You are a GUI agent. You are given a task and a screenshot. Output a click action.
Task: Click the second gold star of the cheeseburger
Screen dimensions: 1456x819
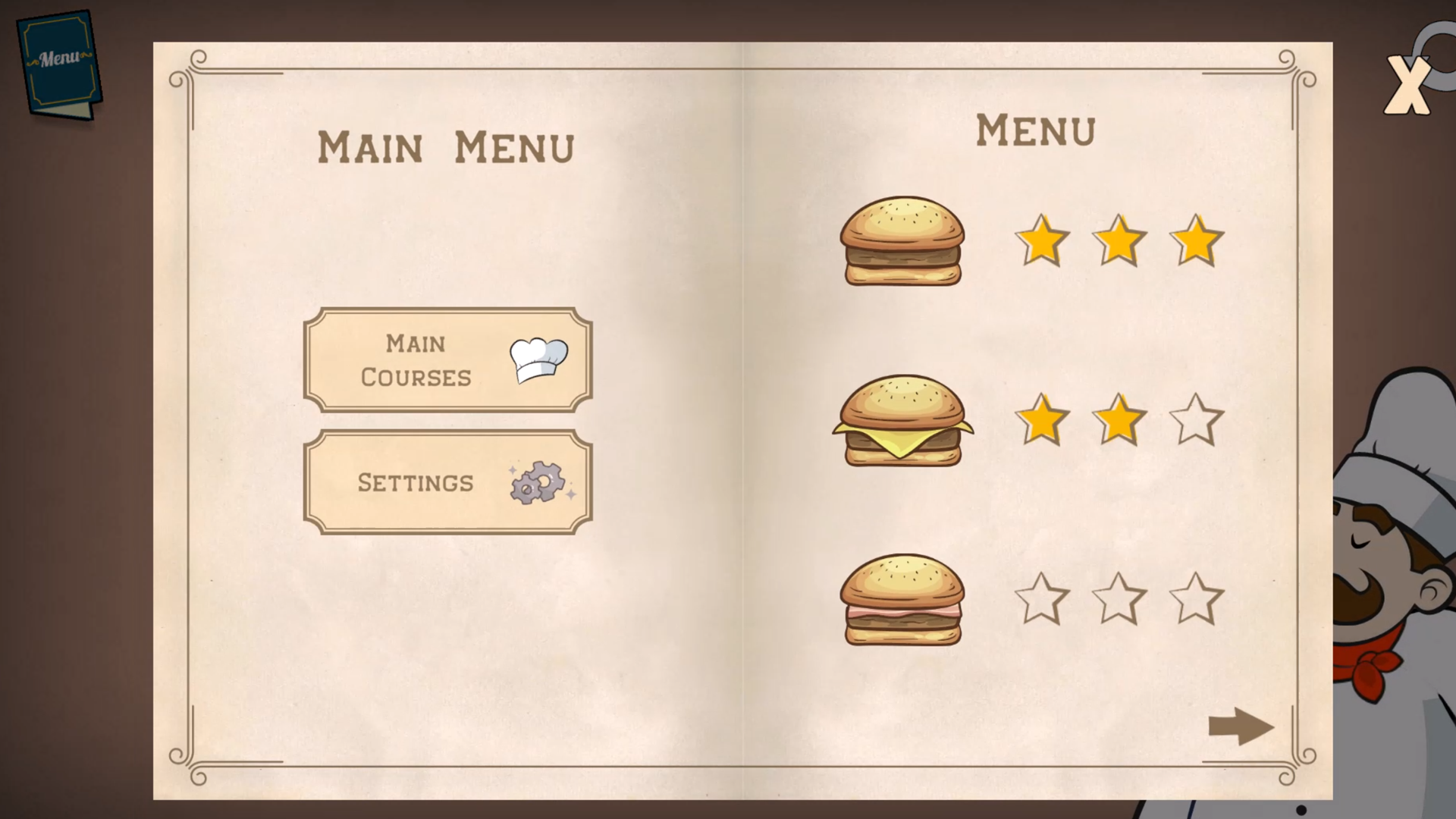click(x=1119, y=419)
